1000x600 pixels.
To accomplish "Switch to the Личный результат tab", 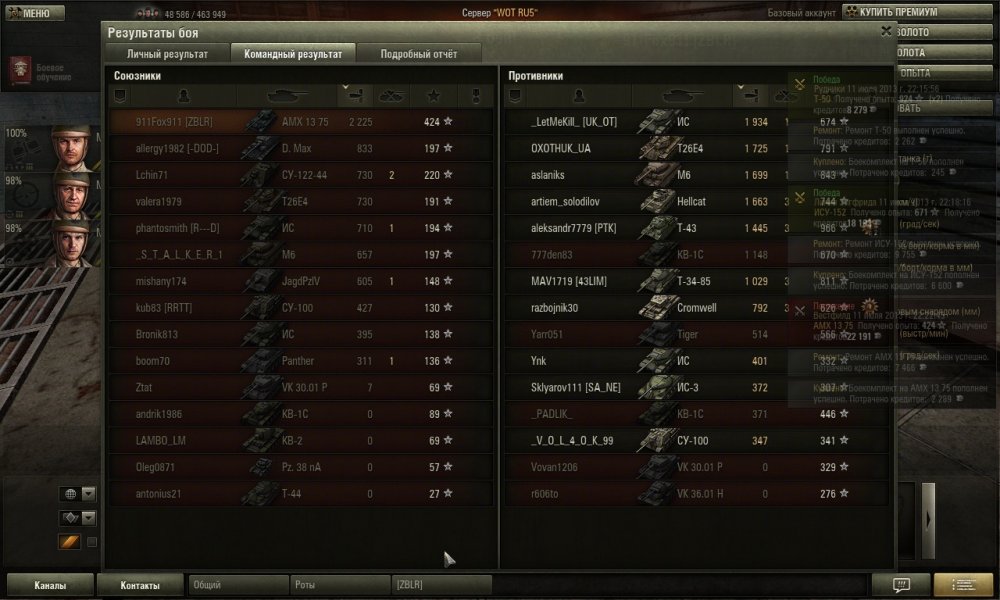I will [167, 54].
